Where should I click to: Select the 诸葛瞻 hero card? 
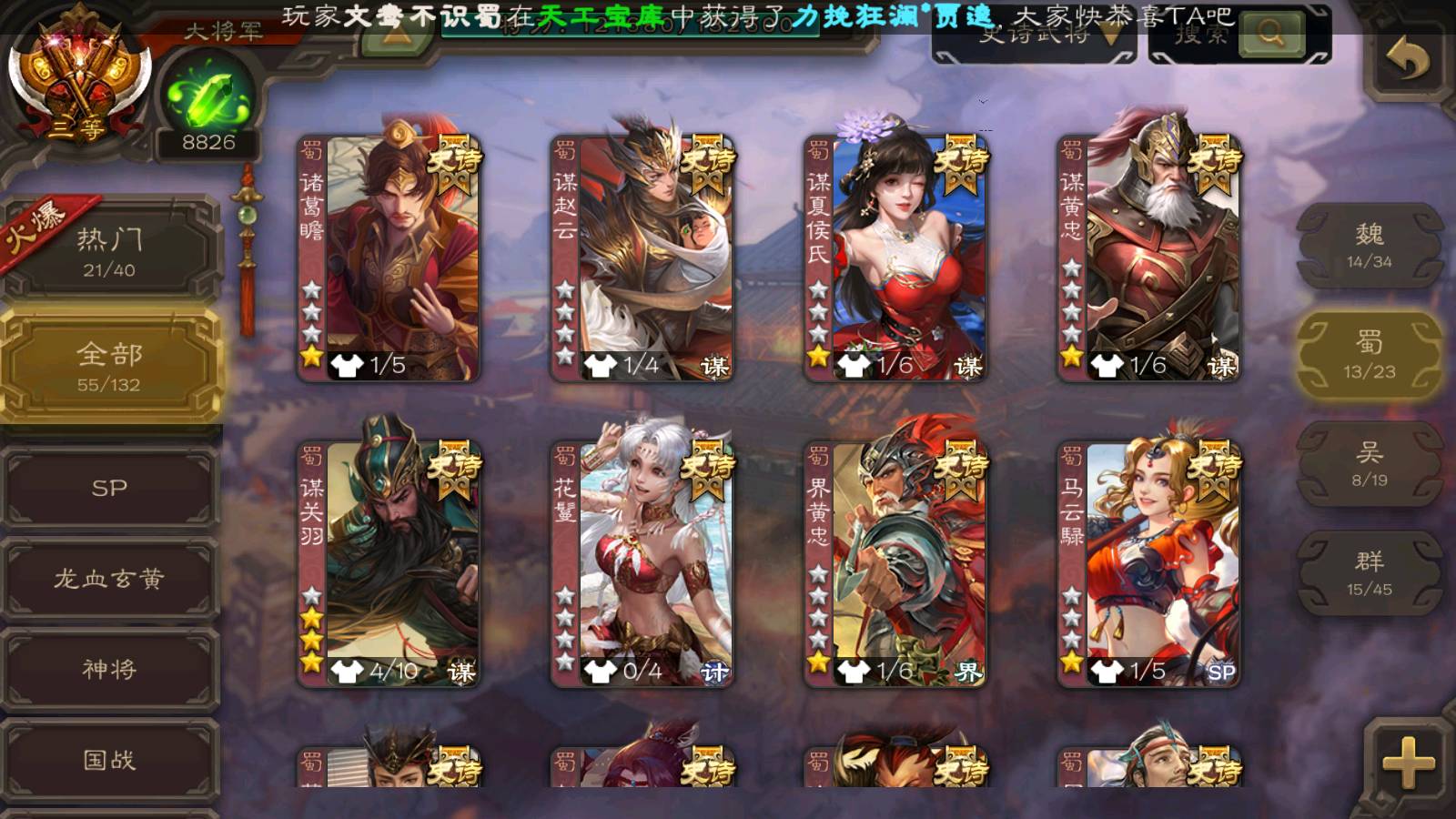coord(389,258)
